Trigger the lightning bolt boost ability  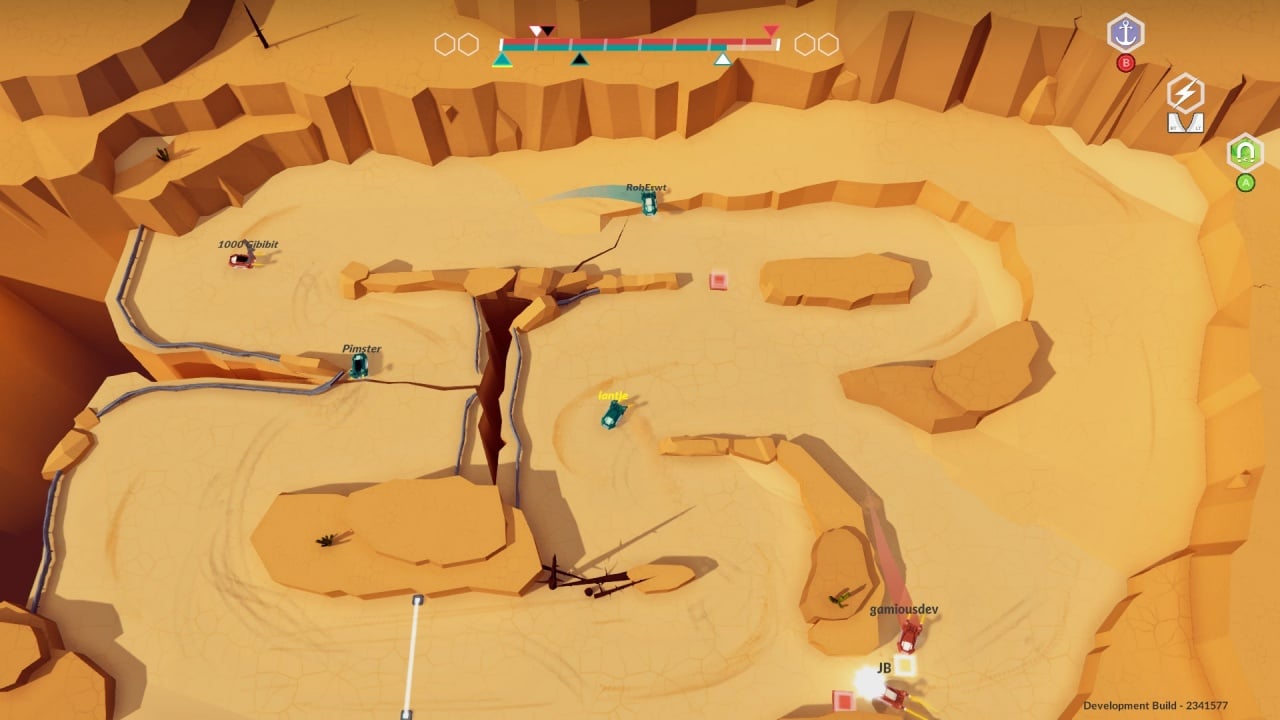1185,94
